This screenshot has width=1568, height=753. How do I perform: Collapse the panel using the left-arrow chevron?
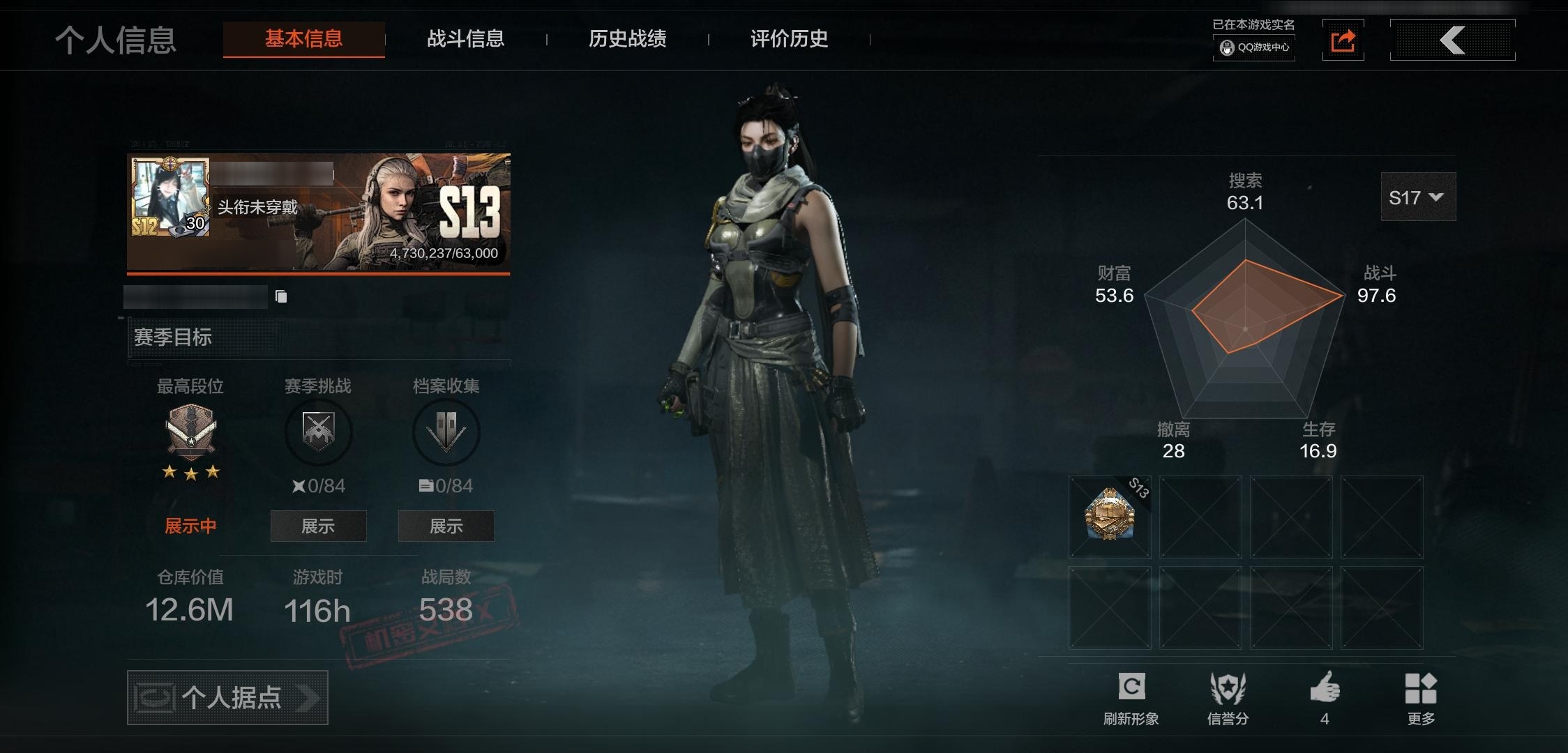(1452, 40)
